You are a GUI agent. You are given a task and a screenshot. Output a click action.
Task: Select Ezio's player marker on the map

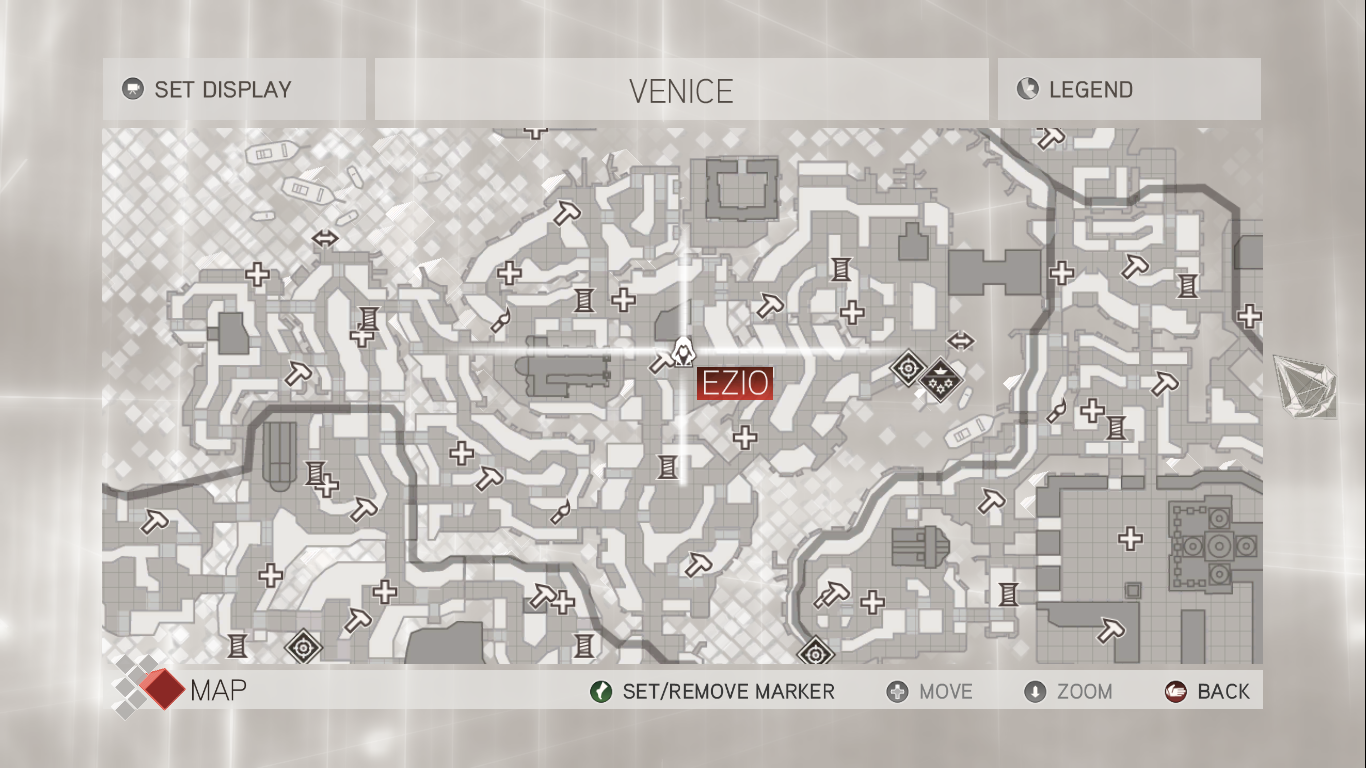point(684,350)
